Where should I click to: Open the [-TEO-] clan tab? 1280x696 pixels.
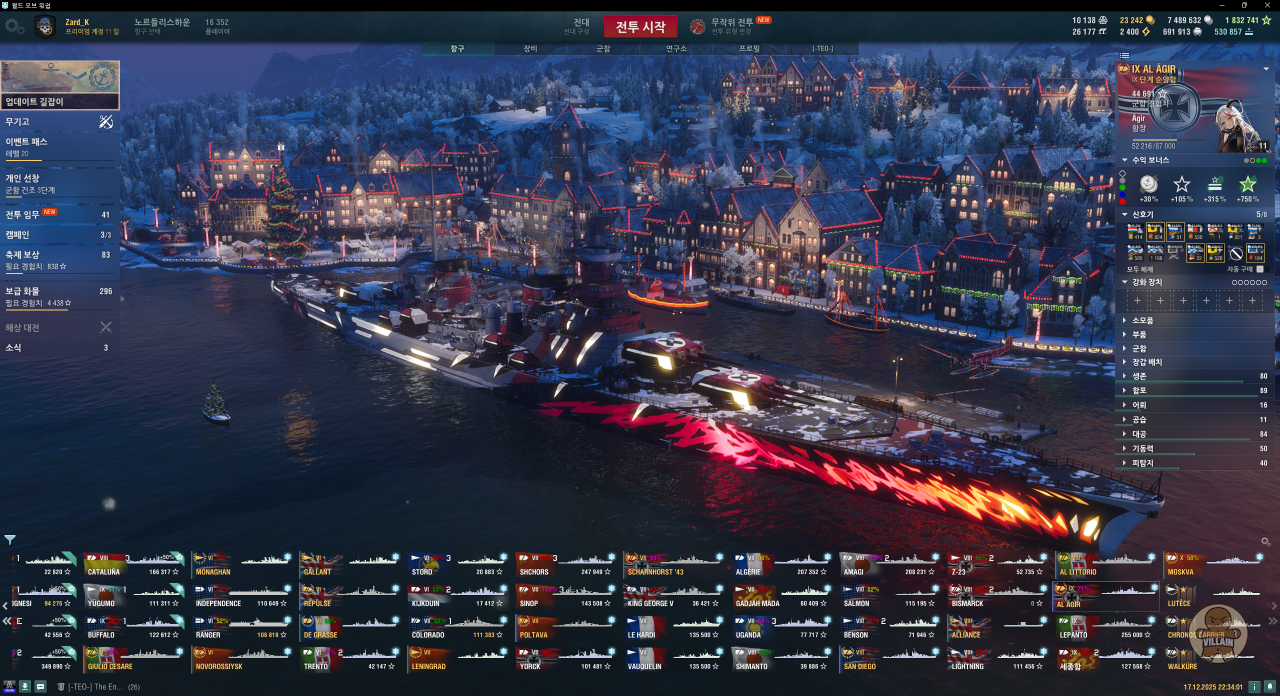click(x=822, y=48)
